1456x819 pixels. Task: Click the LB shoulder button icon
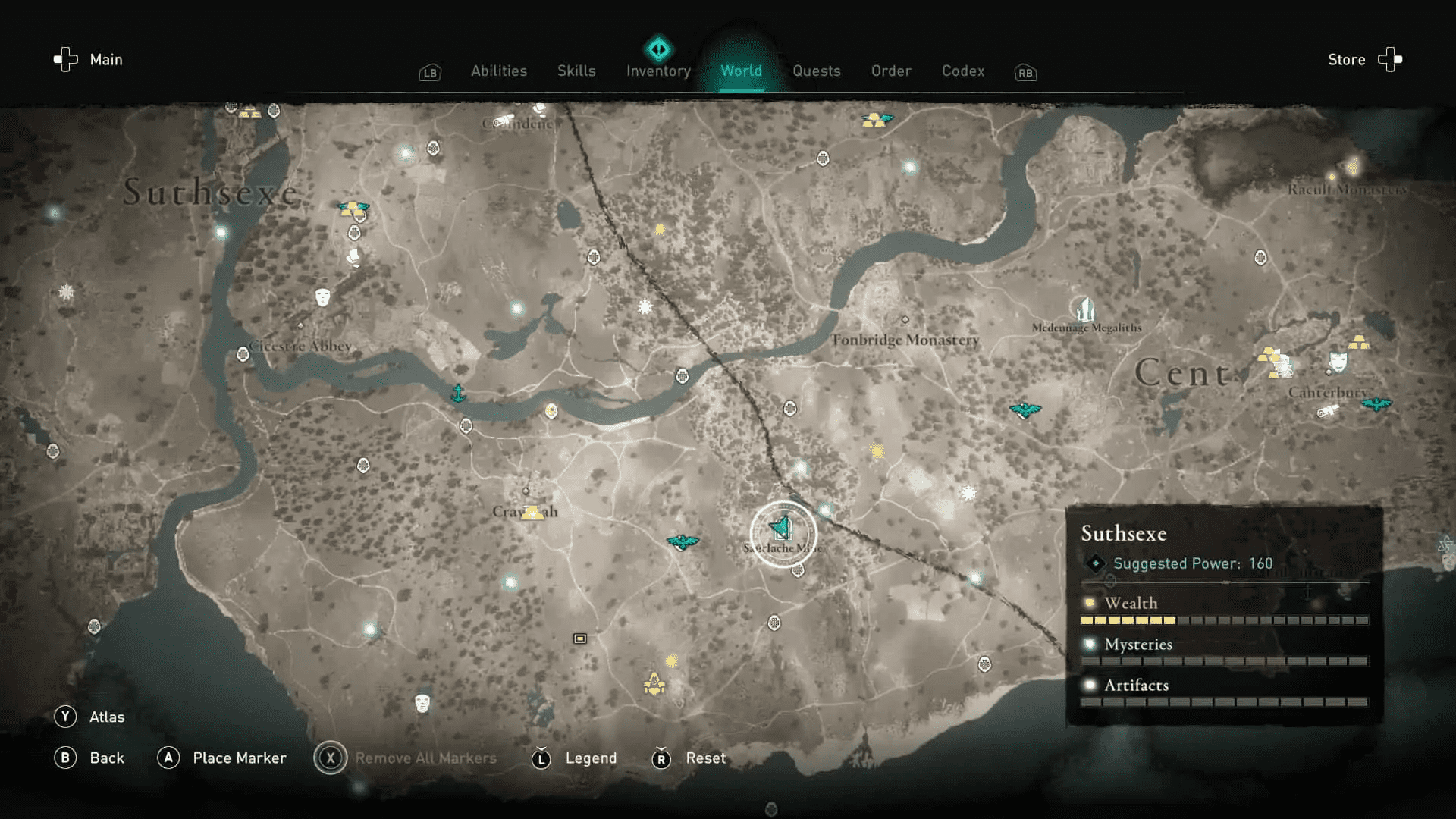pyautogui.click(x=429, y=73)
